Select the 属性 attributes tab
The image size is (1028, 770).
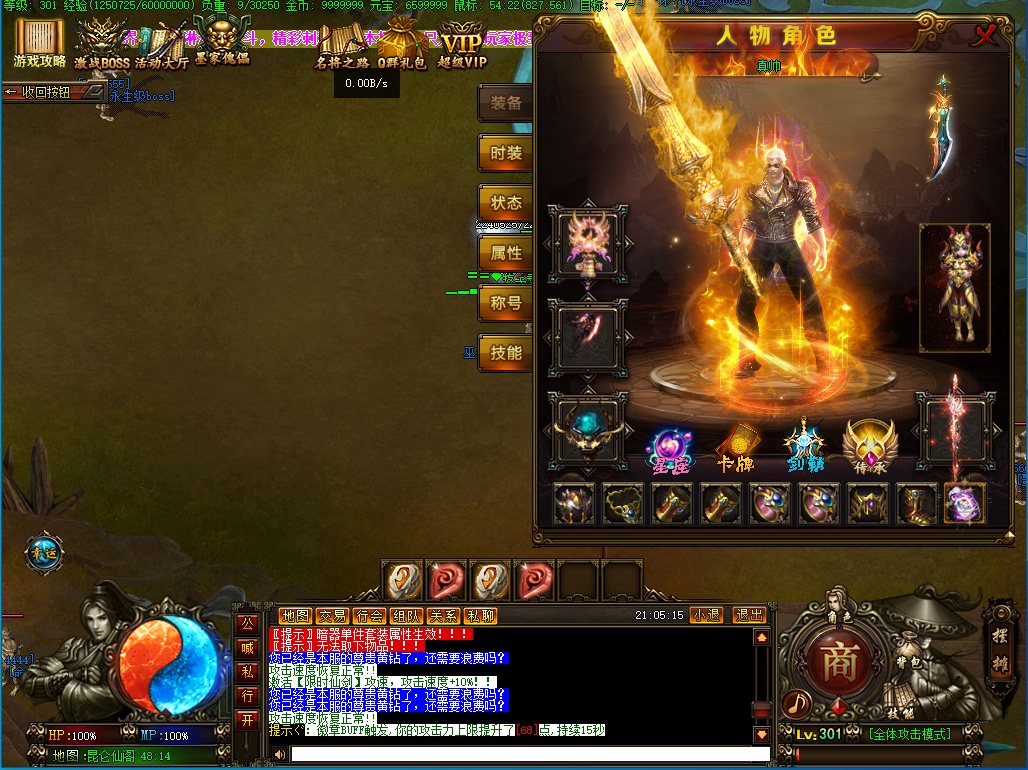click(506, 253)
